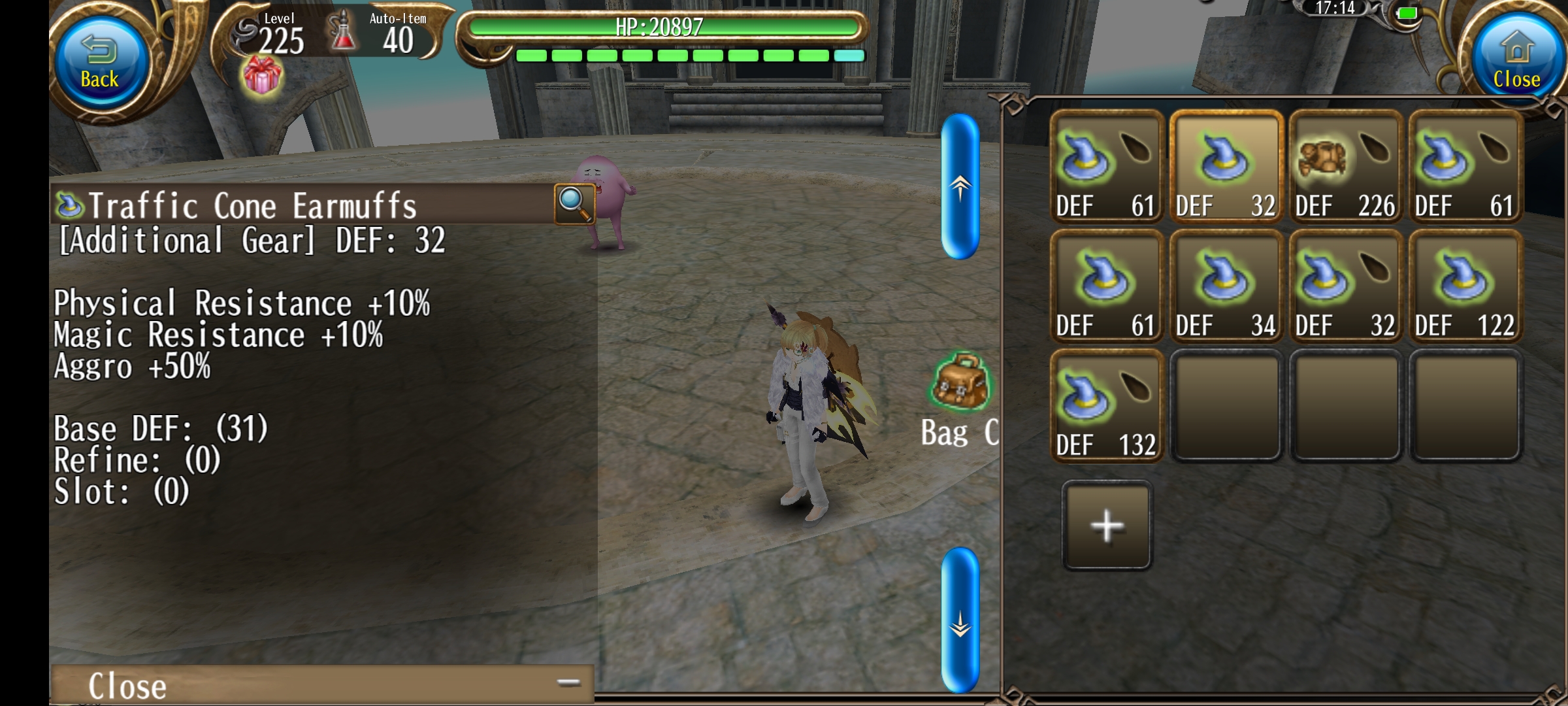Close the item details panel
This screenshot has width=1568, height=706.
pyautogui.click(x=321, y=684)
